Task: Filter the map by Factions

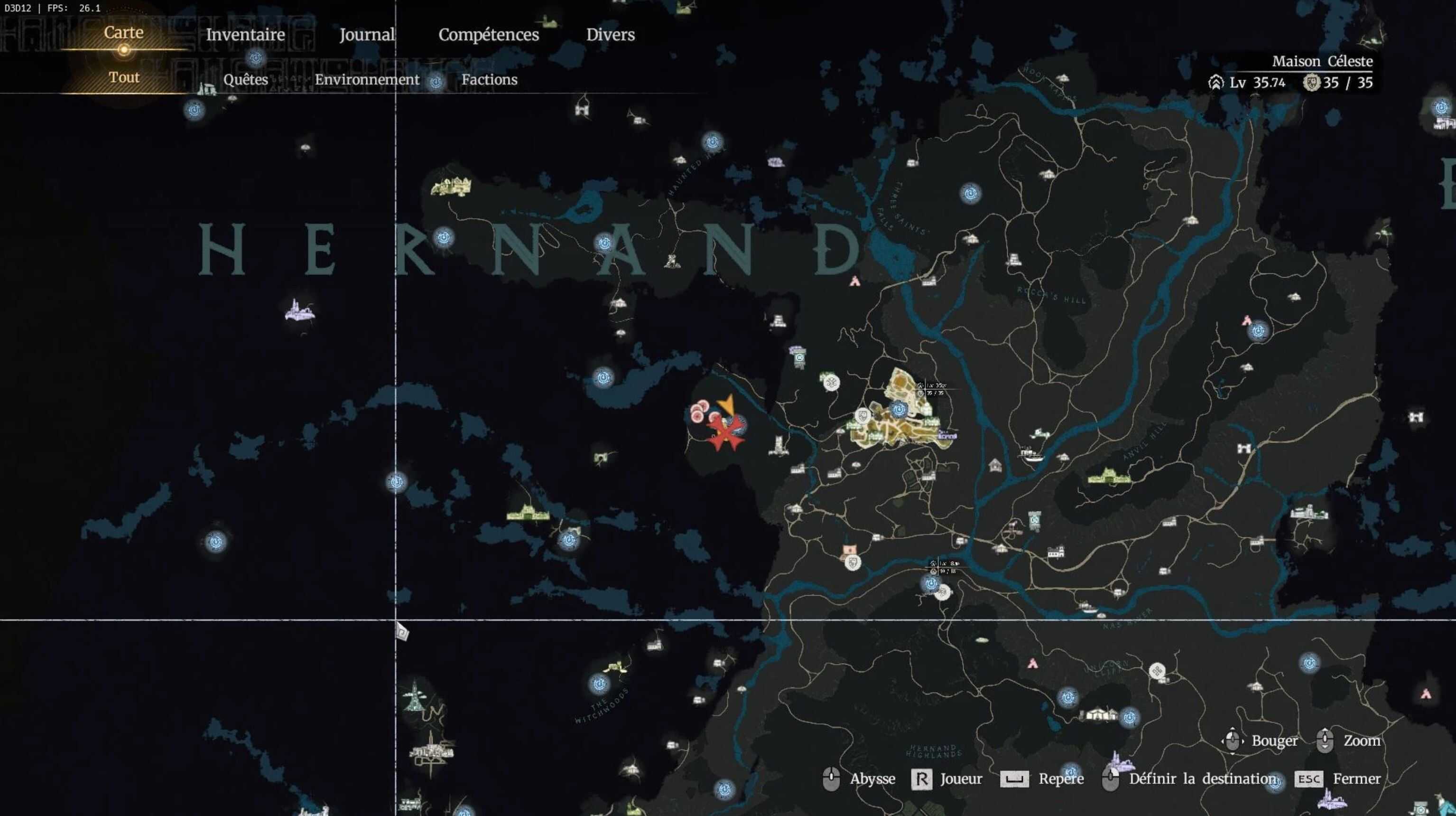Action: [x=489, y=79]
